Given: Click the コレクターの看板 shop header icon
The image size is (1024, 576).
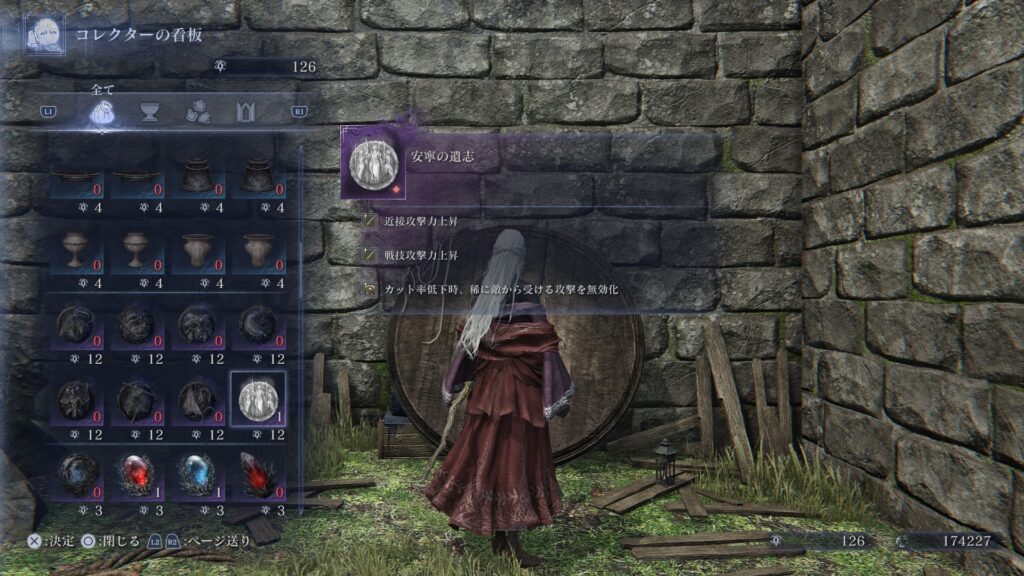Looking at the screenshot, I should pyautogui.click(x=45, y=33).
